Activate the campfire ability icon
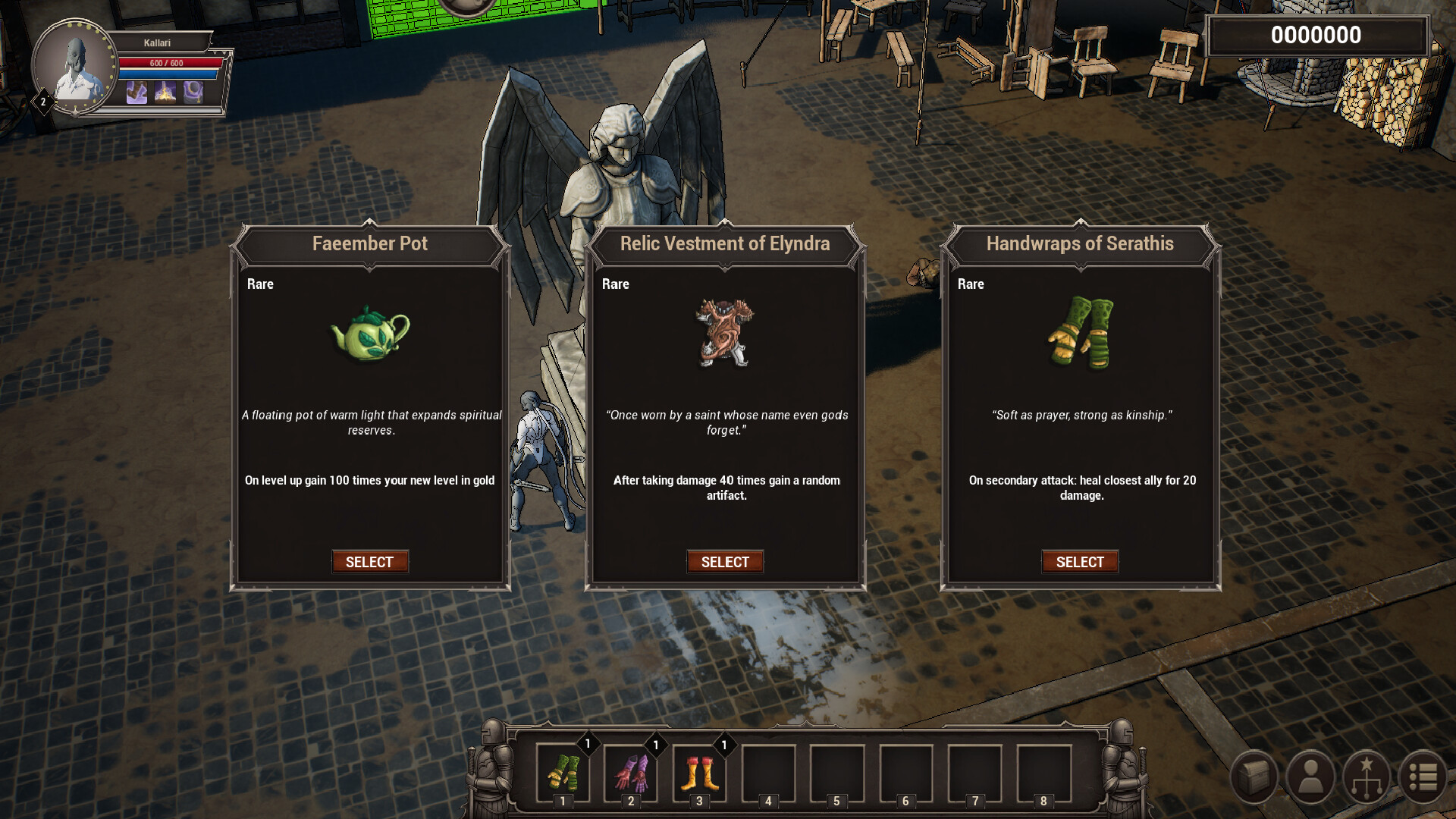Viewport: 1456px width, 819px height. pos(164,93)
